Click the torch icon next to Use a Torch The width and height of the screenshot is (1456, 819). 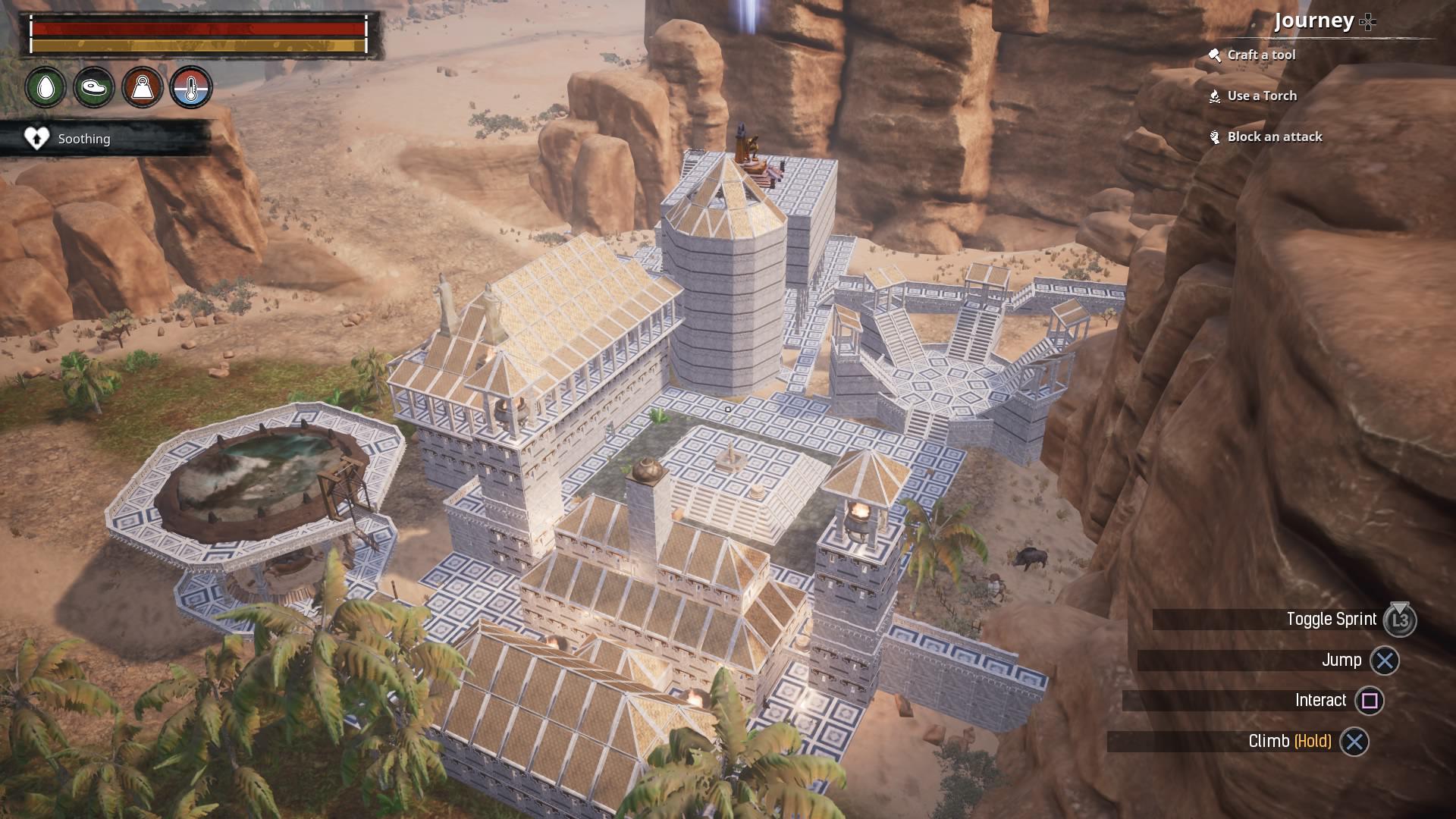(1215, 96)
